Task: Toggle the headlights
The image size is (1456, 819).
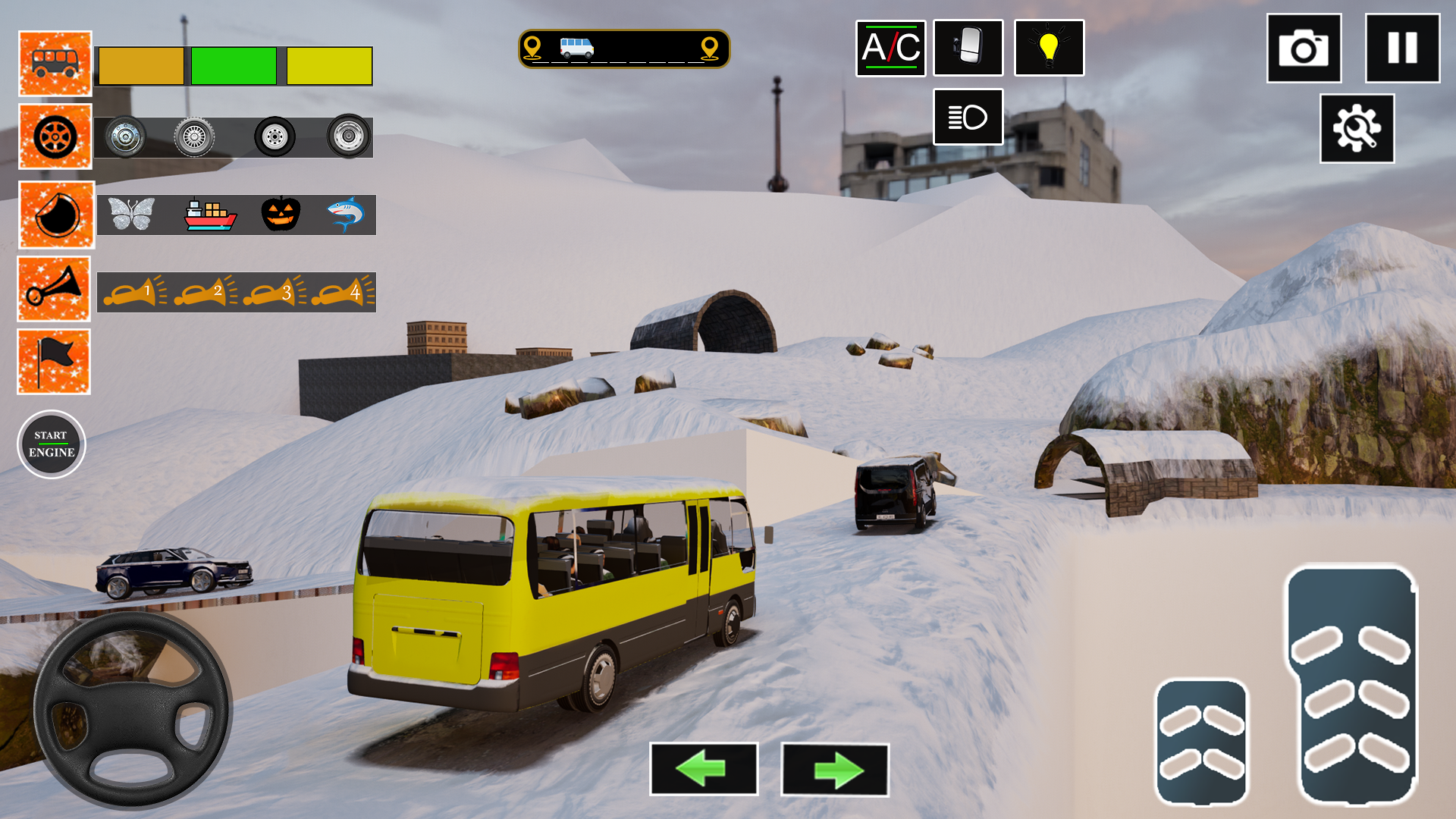Action: coord(968,118)
